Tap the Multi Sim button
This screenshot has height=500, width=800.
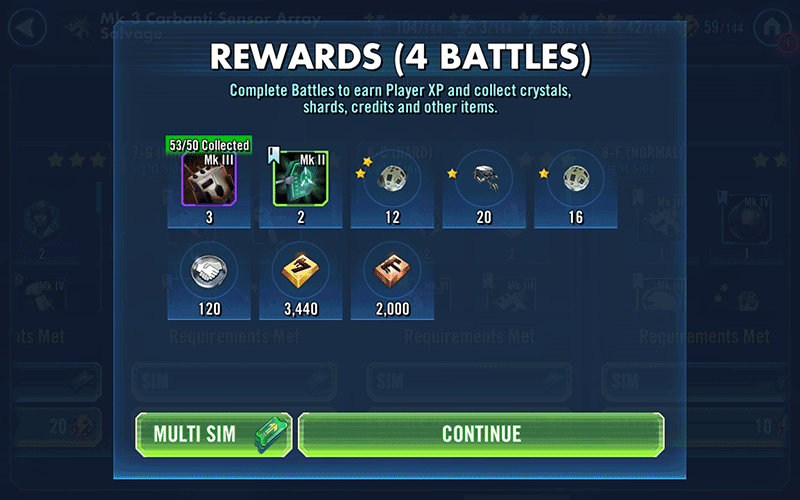(213, 434)
